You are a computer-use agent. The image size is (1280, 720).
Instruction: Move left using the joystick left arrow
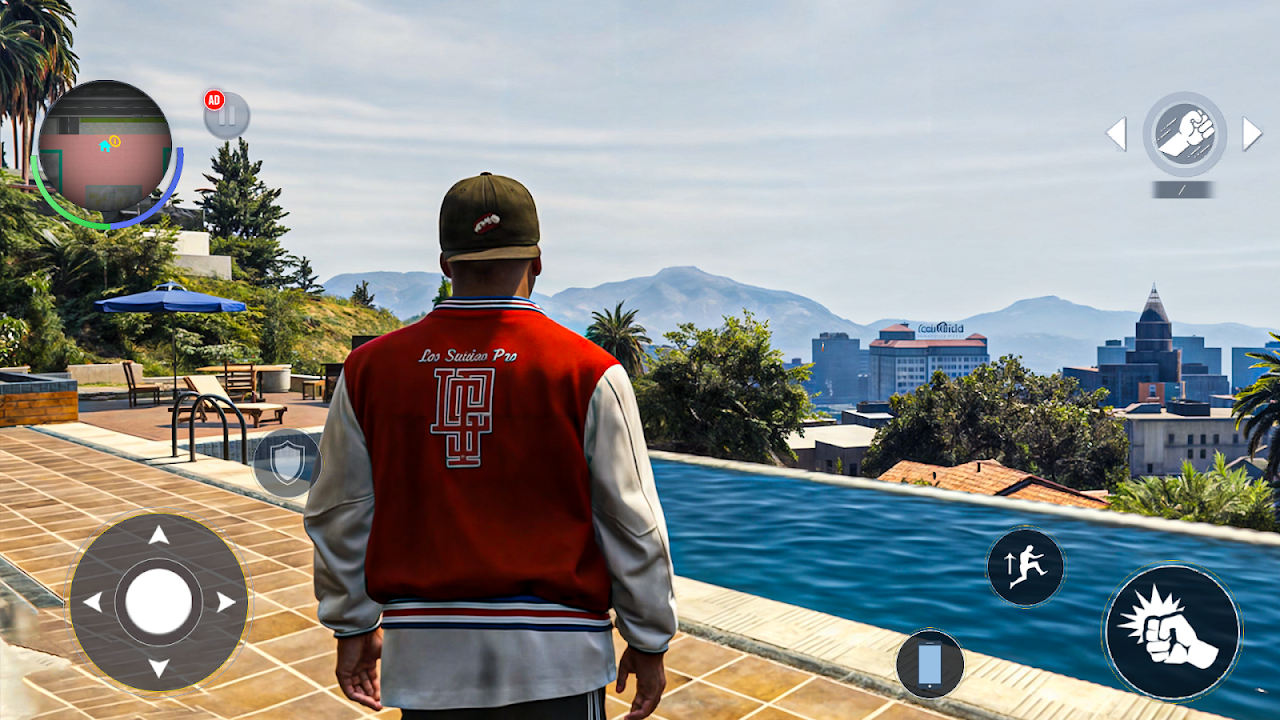coord(92,602)
